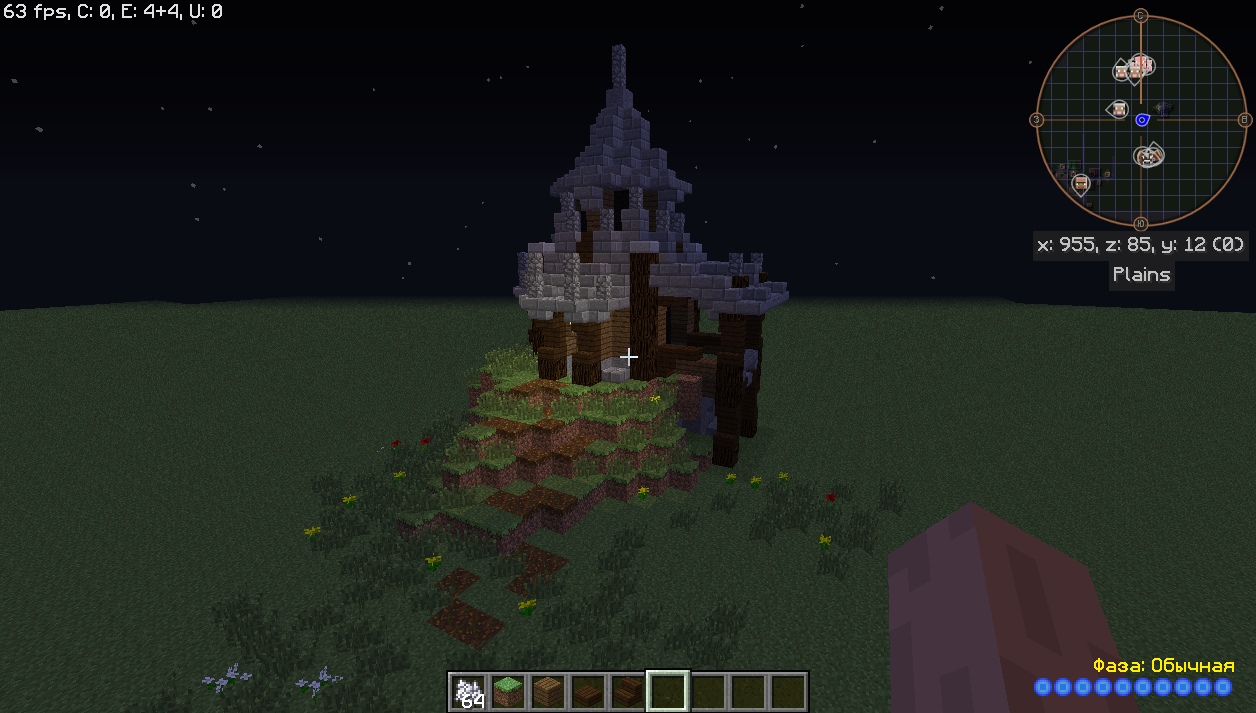Click the villager marker on the minimap
Screen dimensions: 1256x713
click(x=1080, y=184)
